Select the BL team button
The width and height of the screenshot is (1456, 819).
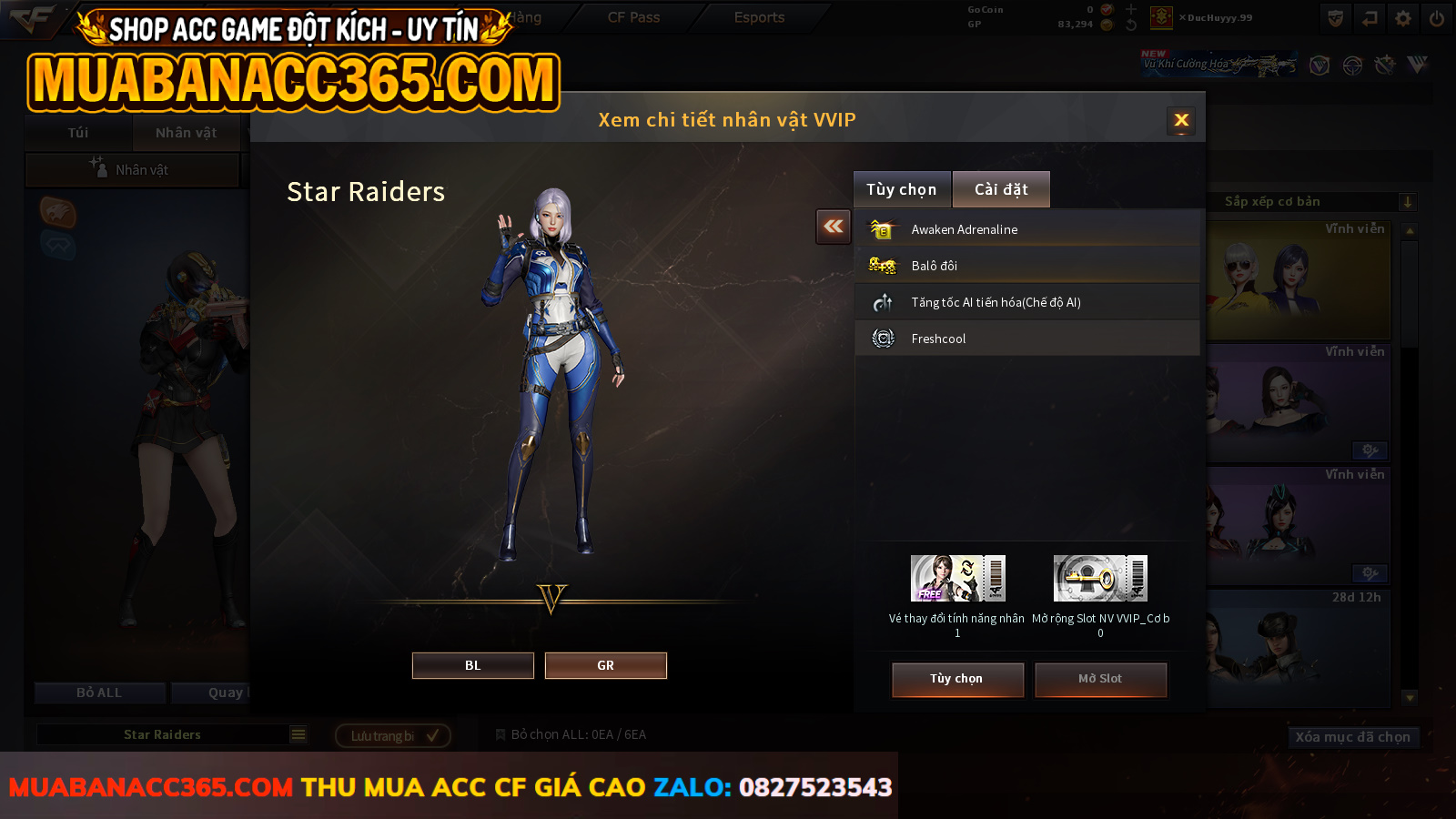[472, 665]
